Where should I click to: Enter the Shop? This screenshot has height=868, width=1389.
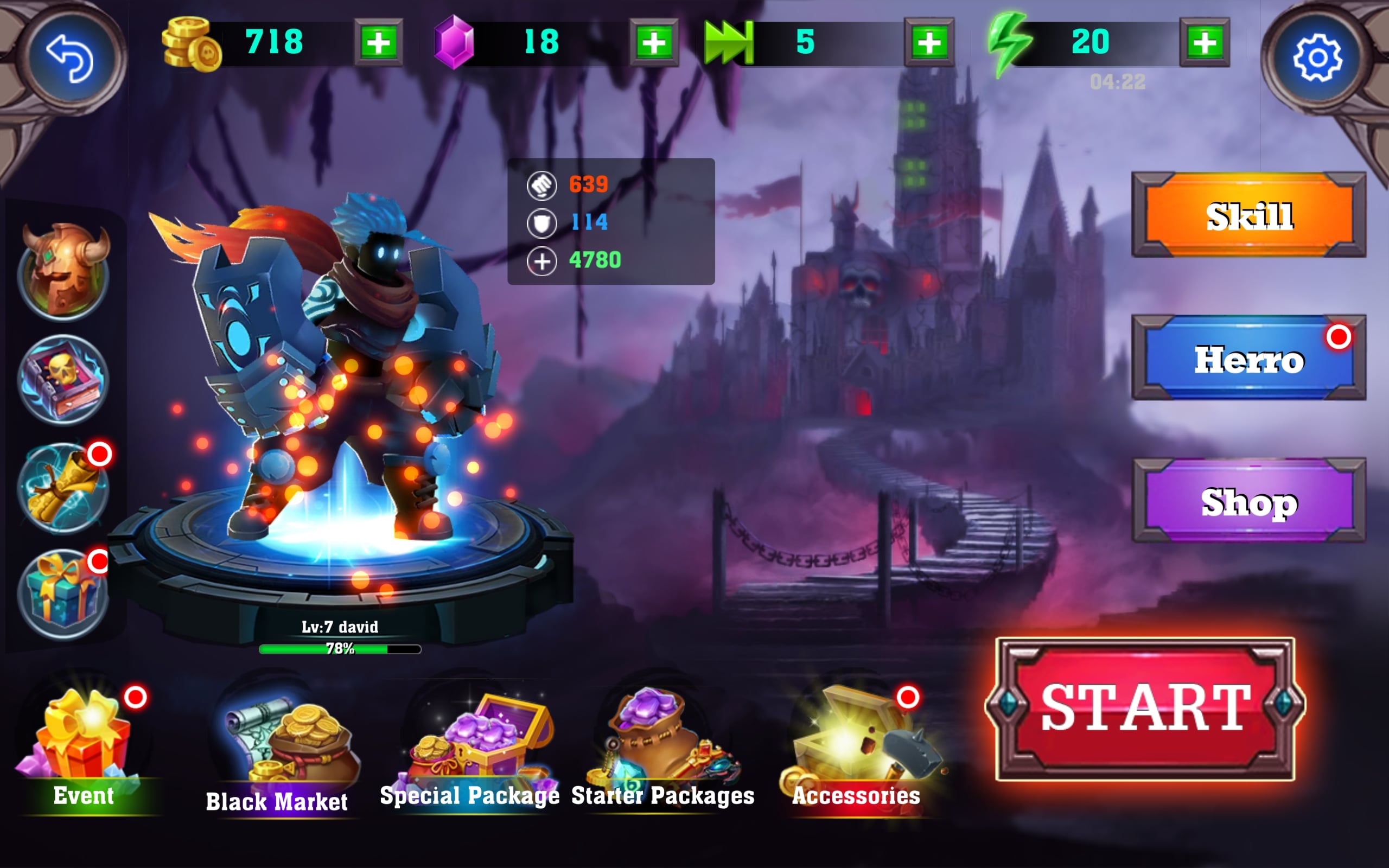(1248, 501)
